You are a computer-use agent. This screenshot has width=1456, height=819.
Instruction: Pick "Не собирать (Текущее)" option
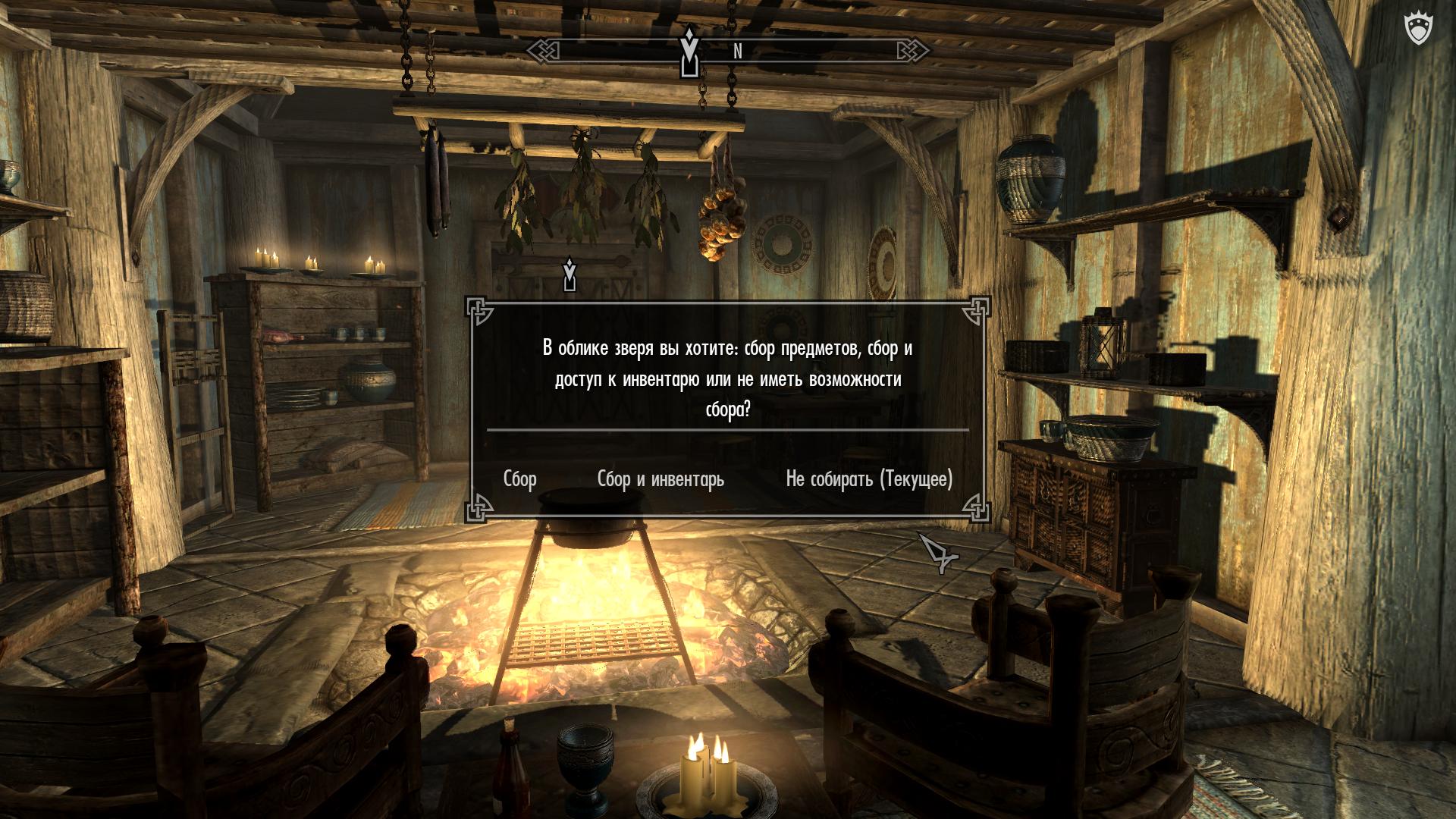tap(869, 479)
